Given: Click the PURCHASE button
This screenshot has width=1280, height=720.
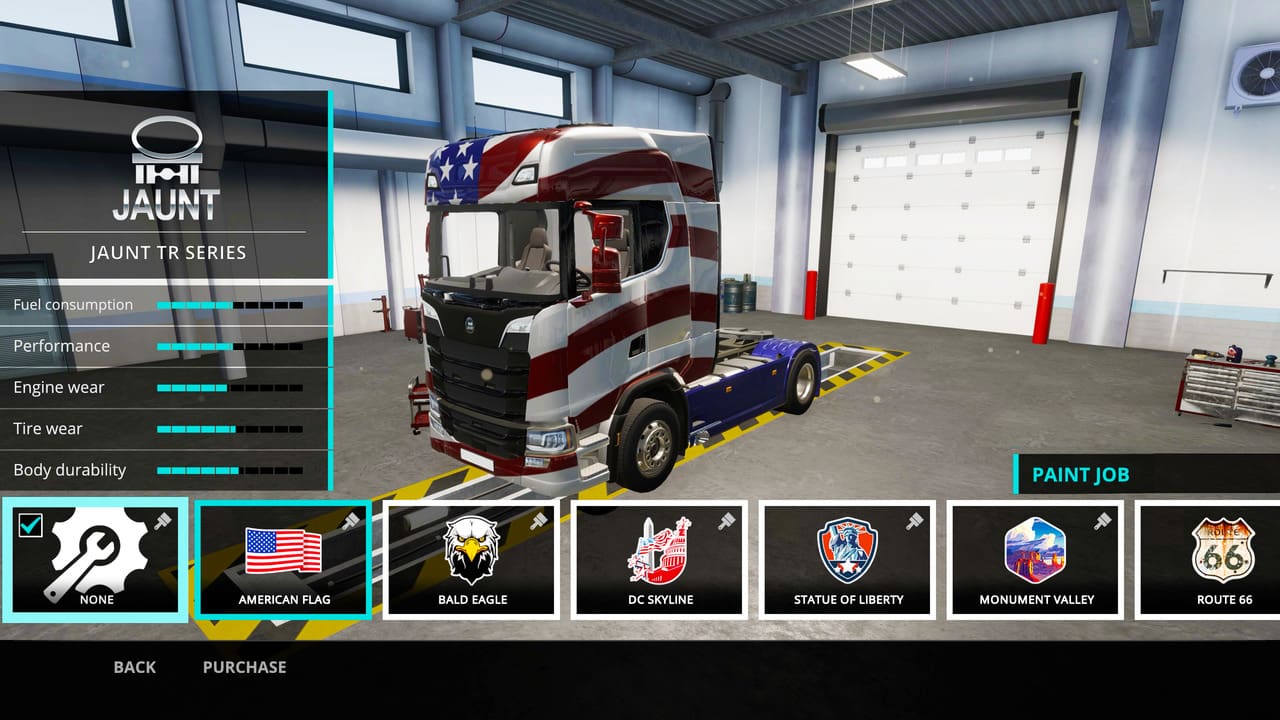Looking at the screenshot, I should coord(244,666).
